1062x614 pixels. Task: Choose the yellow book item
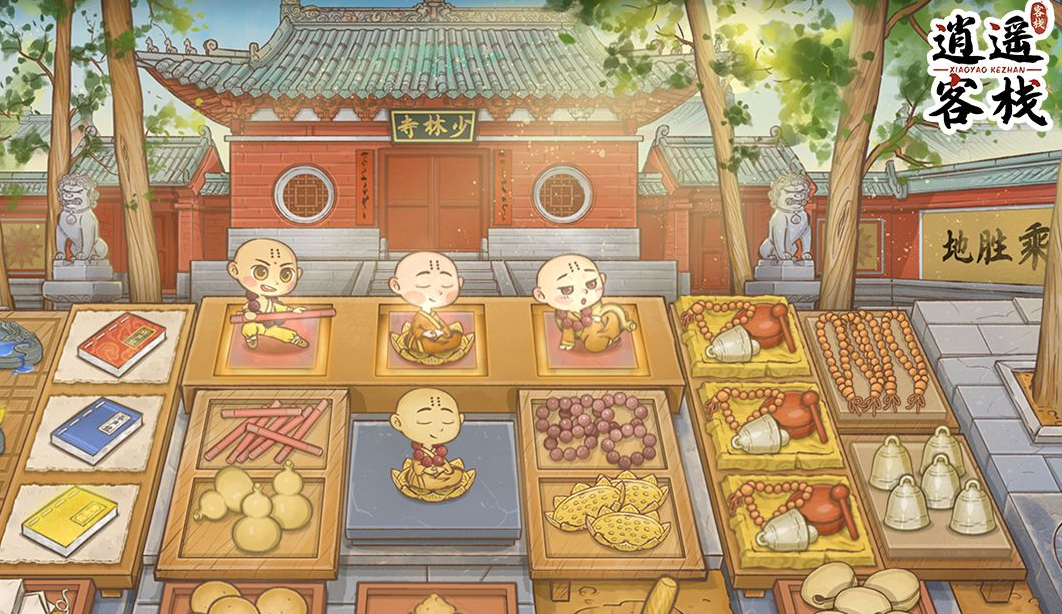(70, 519)
